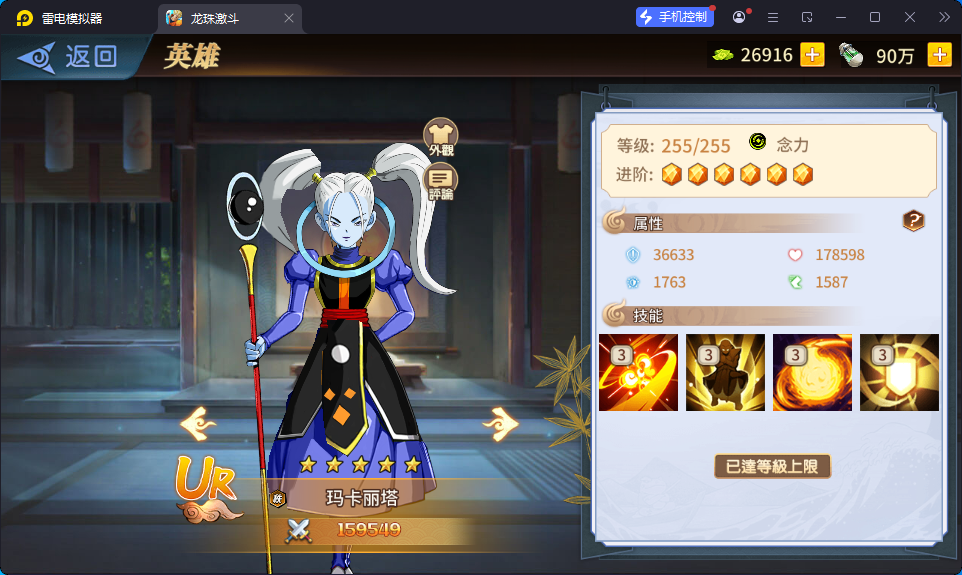Show attribute help via question mark icon
The height and width of the screenshot is (575, 962).
pos(913,221)
